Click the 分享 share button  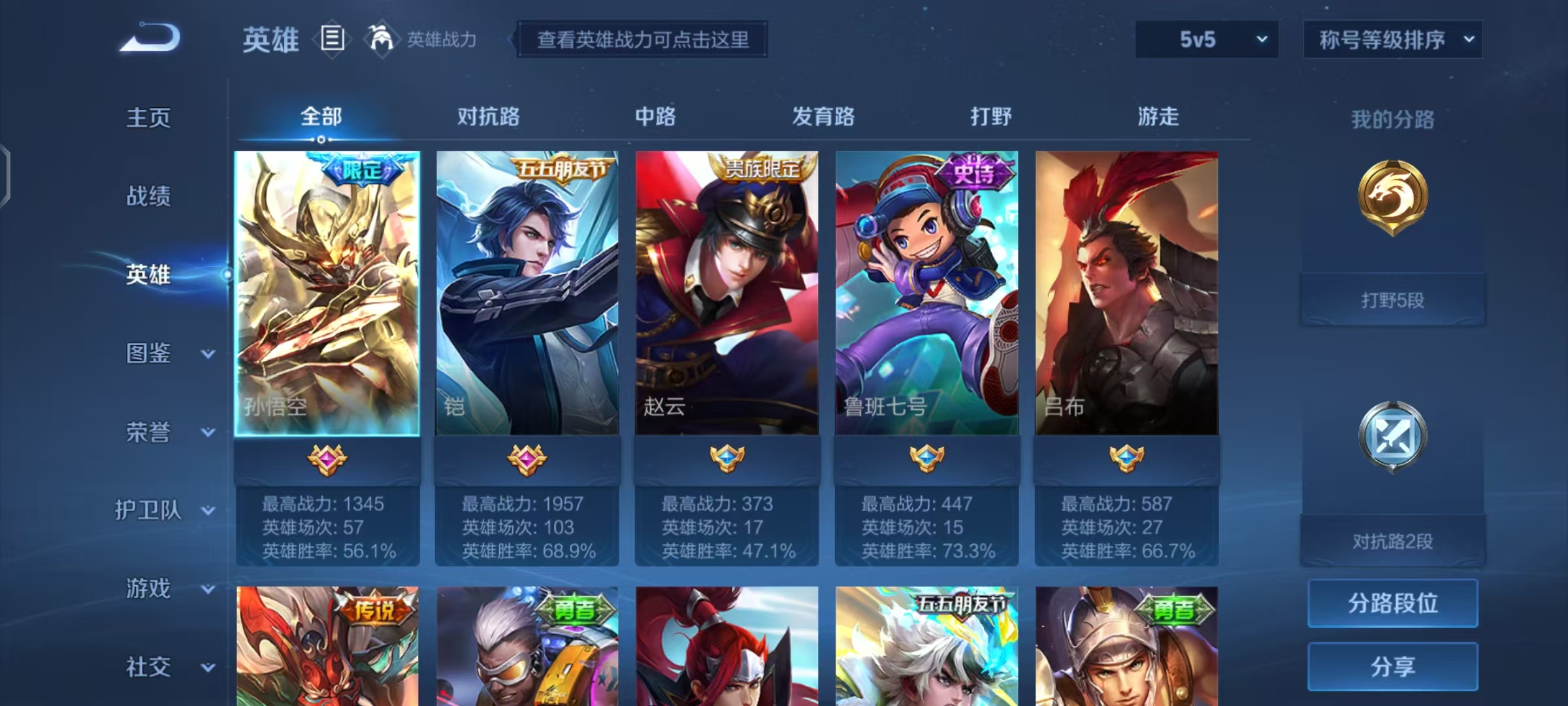[1392, 665]
